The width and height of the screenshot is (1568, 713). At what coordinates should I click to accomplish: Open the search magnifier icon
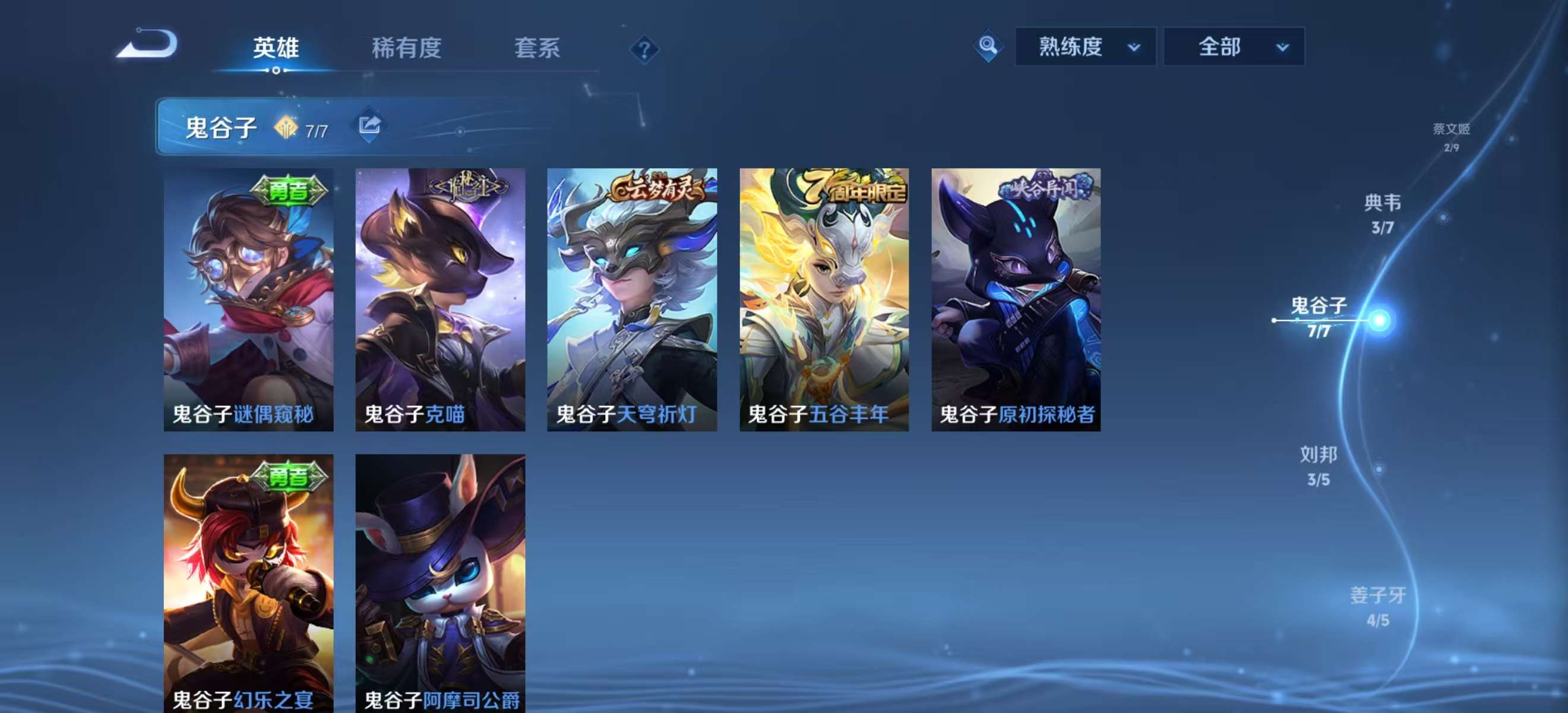tap(987, 46)
